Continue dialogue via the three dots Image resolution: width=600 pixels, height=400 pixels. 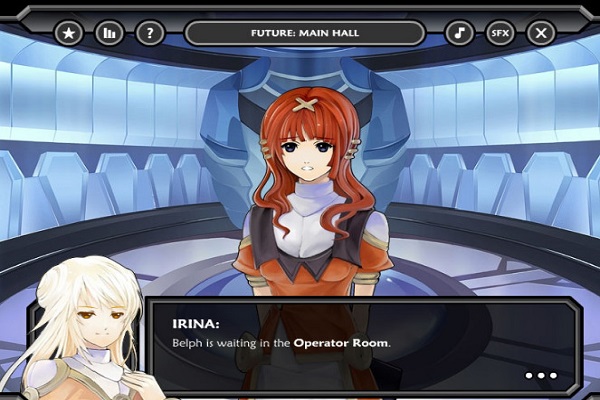pos(541,376)
